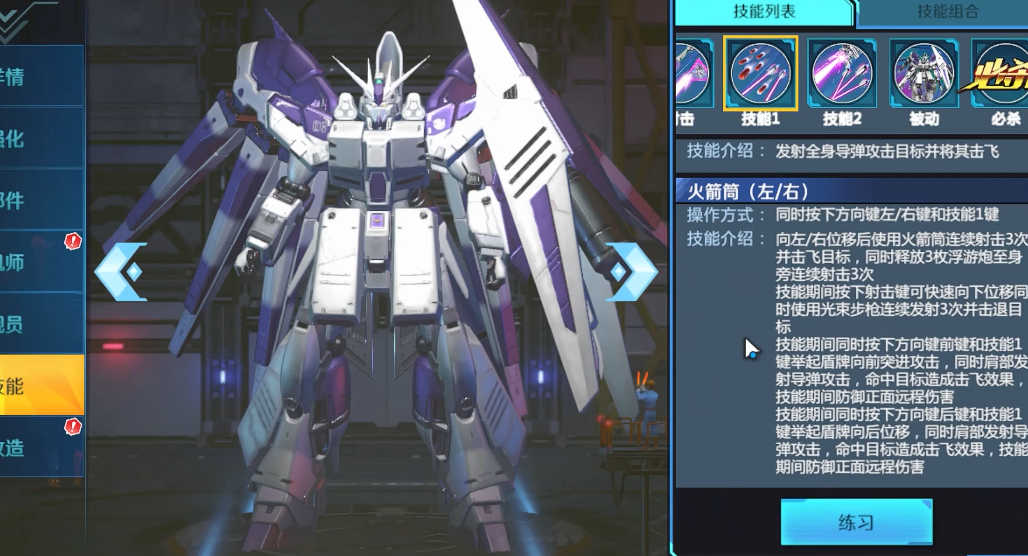Open the 详情 details menu entry

tap(40, 76)
